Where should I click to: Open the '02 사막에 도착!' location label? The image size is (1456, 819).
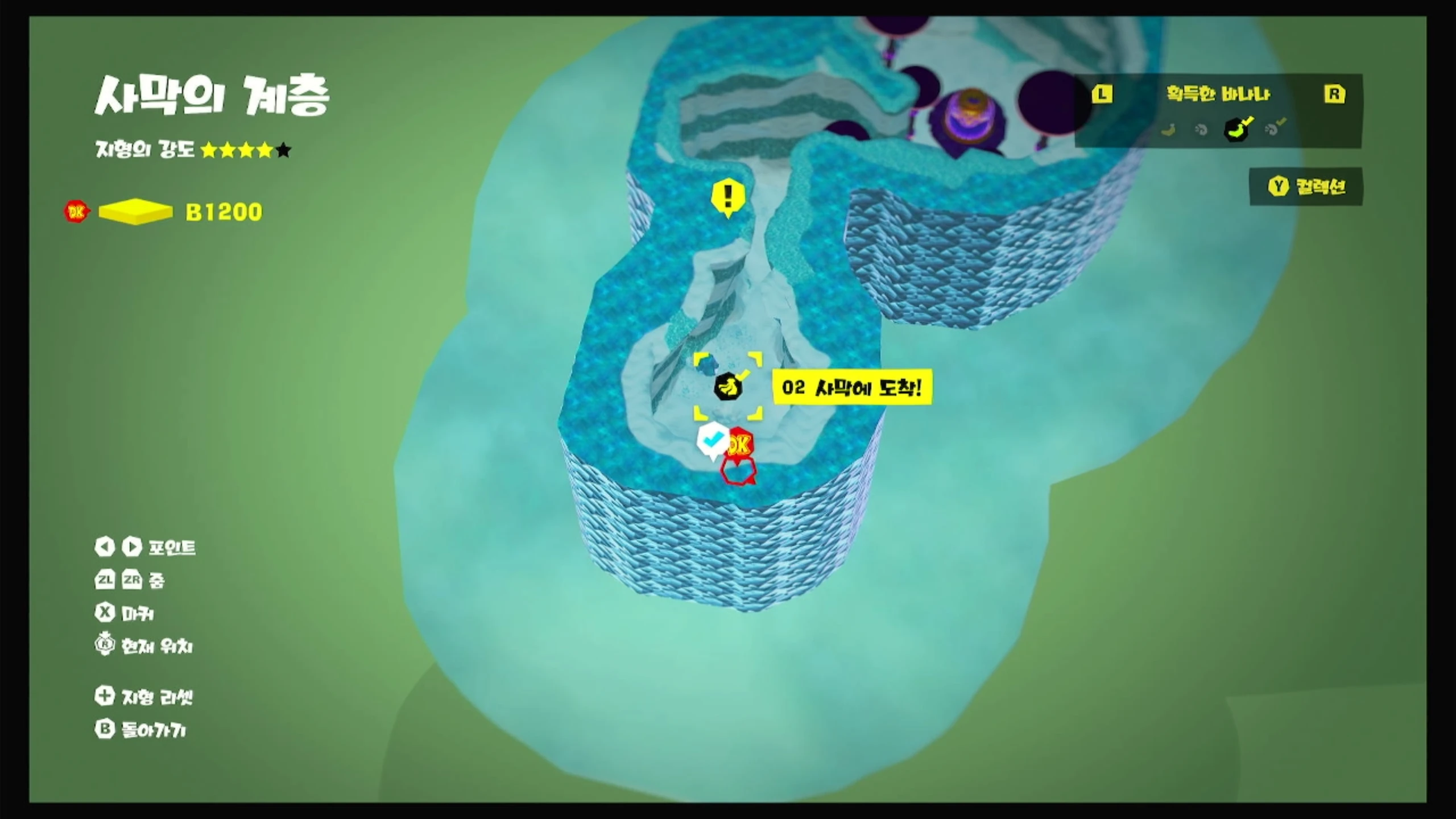coord(851,388)
